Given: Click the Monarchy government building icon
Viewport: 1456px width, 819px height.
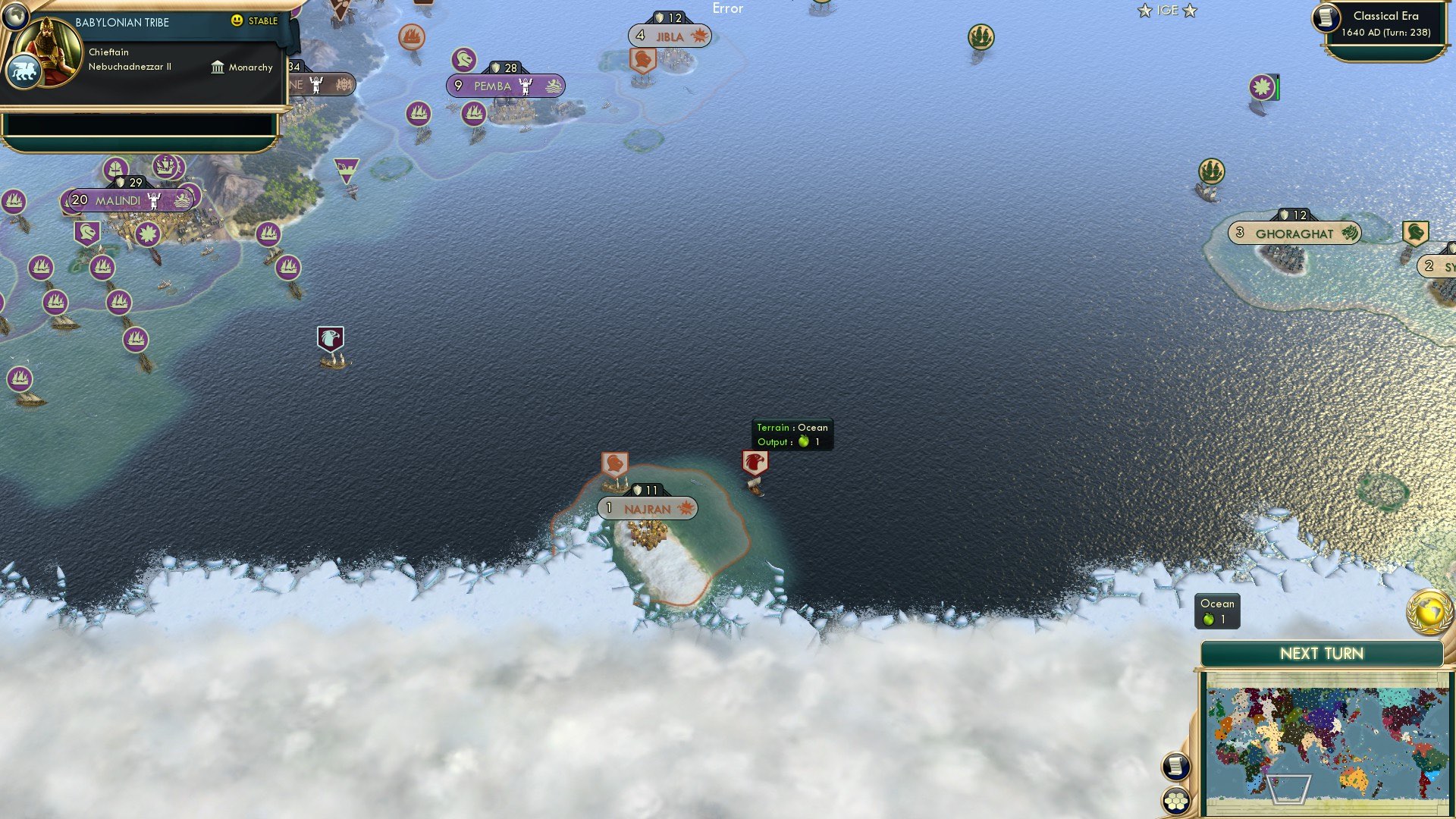Looking at the screenshot, I should pyautogui.click(x=218, y=67).
